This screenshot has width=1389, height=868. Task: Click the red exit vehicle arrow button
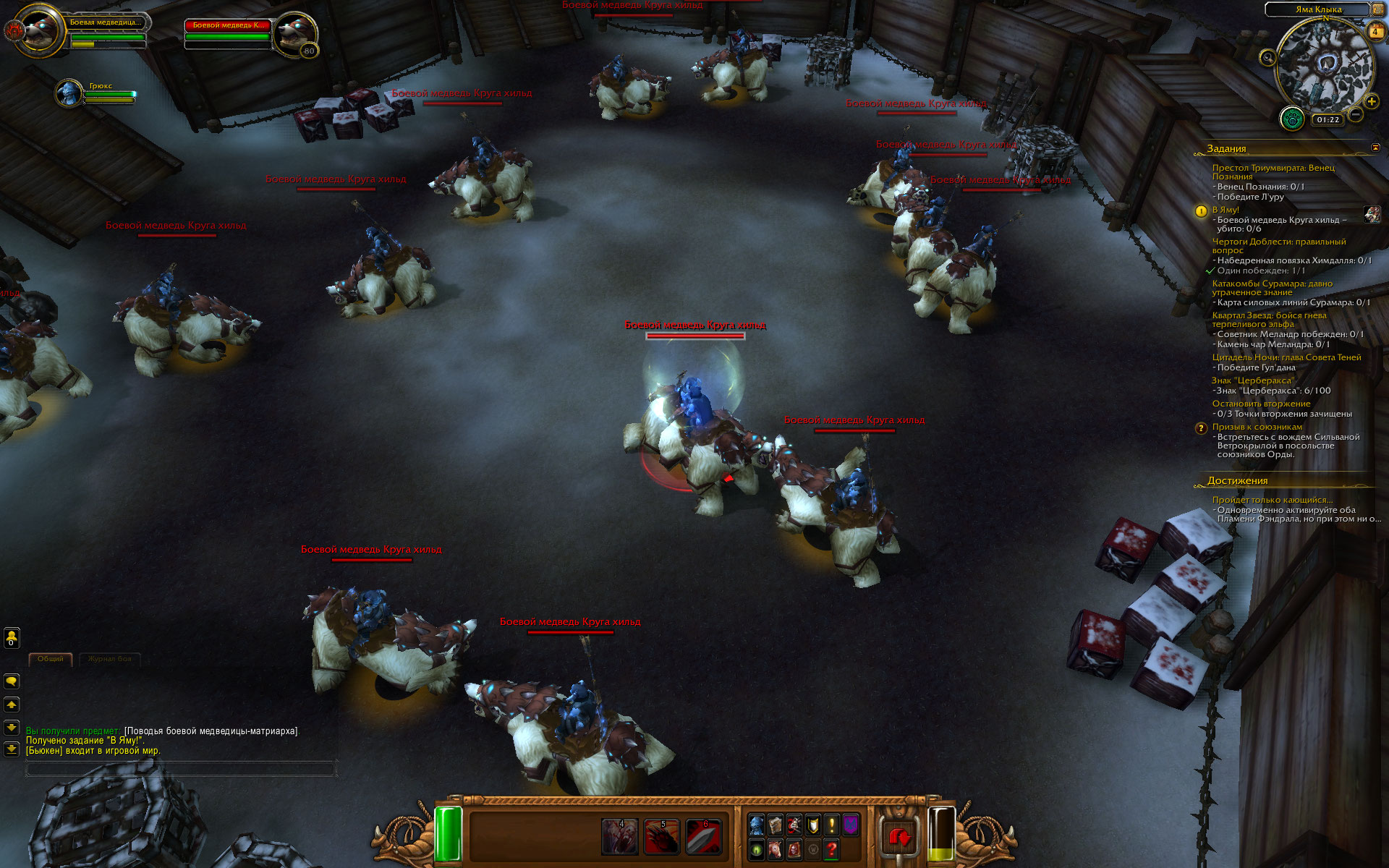(x=900, y=838)
